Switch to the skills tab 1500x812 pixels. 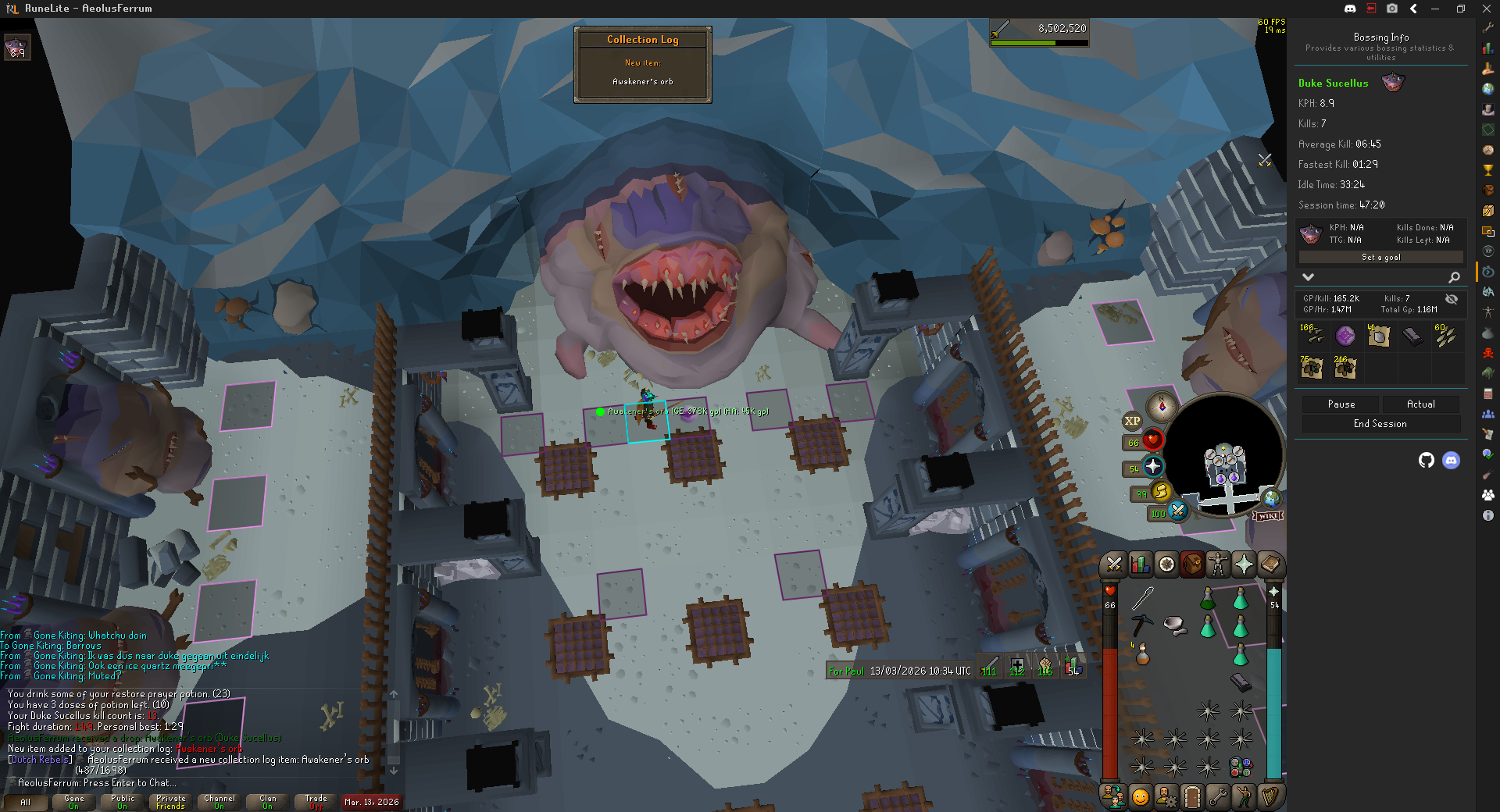1141,564
